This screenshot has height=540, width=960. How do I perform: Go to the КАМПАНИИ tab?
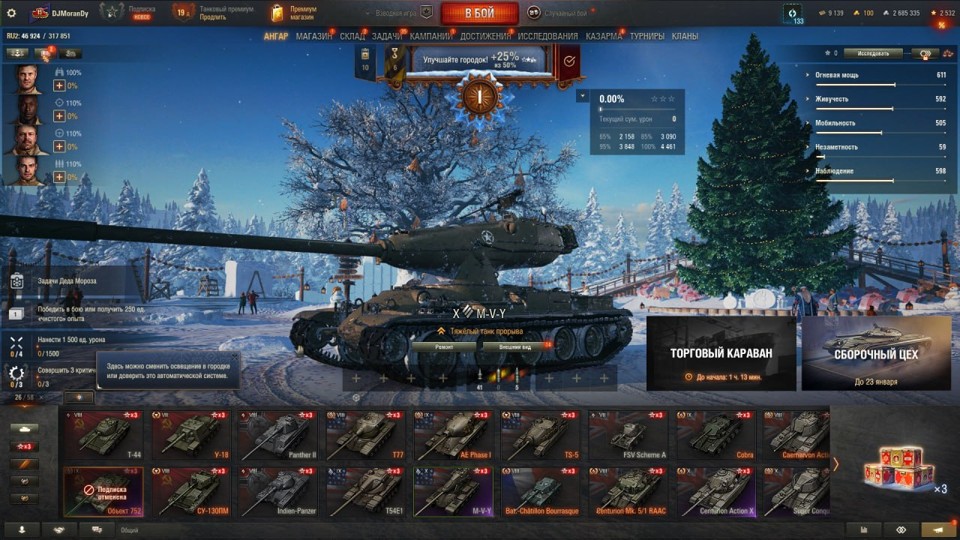(430, 36)
